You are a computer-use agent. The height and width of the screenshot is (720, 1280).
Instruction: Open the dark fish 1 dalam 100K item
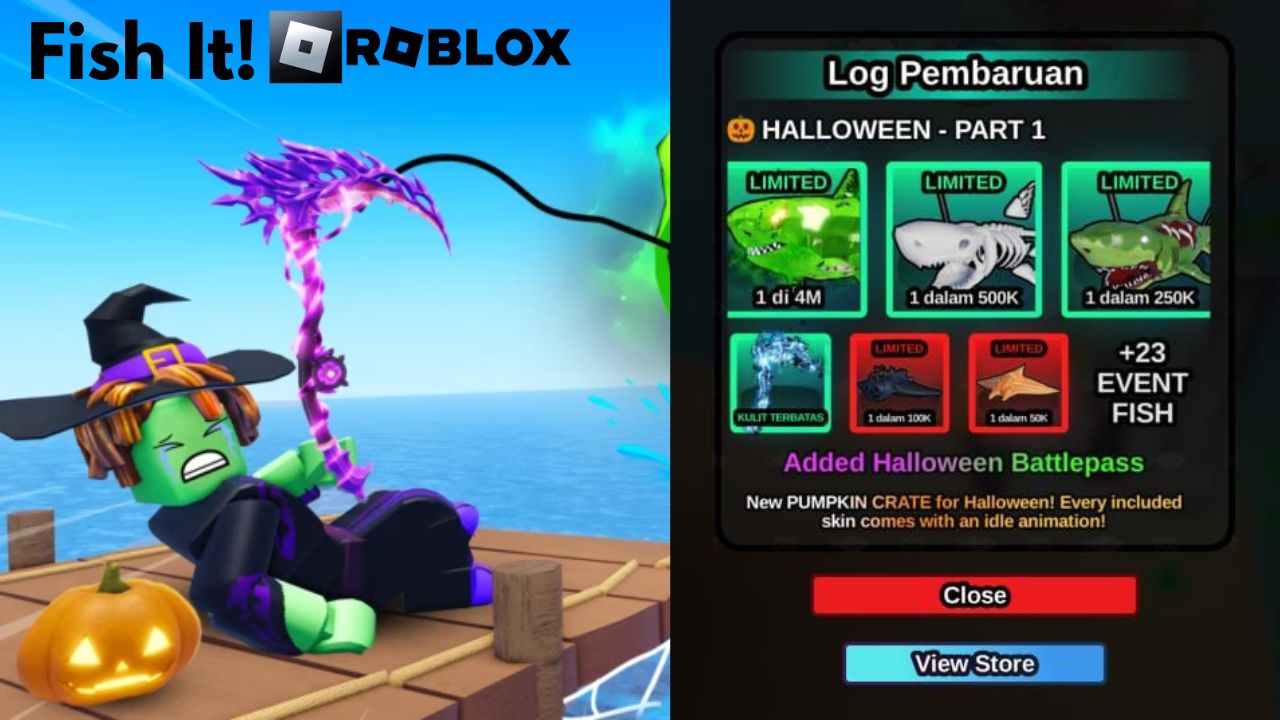[898, 385]
